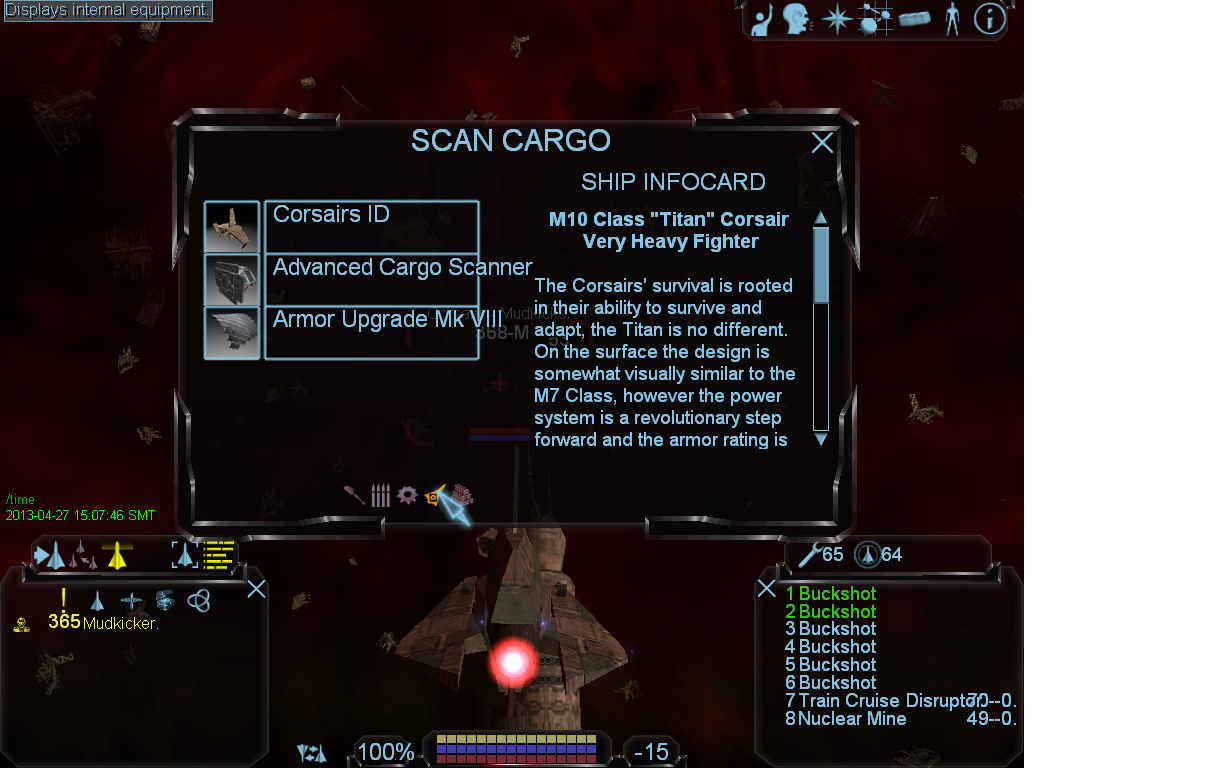Close the contact list panel
The height and width of the screenshot is (768, 1208).
(256, 589)
